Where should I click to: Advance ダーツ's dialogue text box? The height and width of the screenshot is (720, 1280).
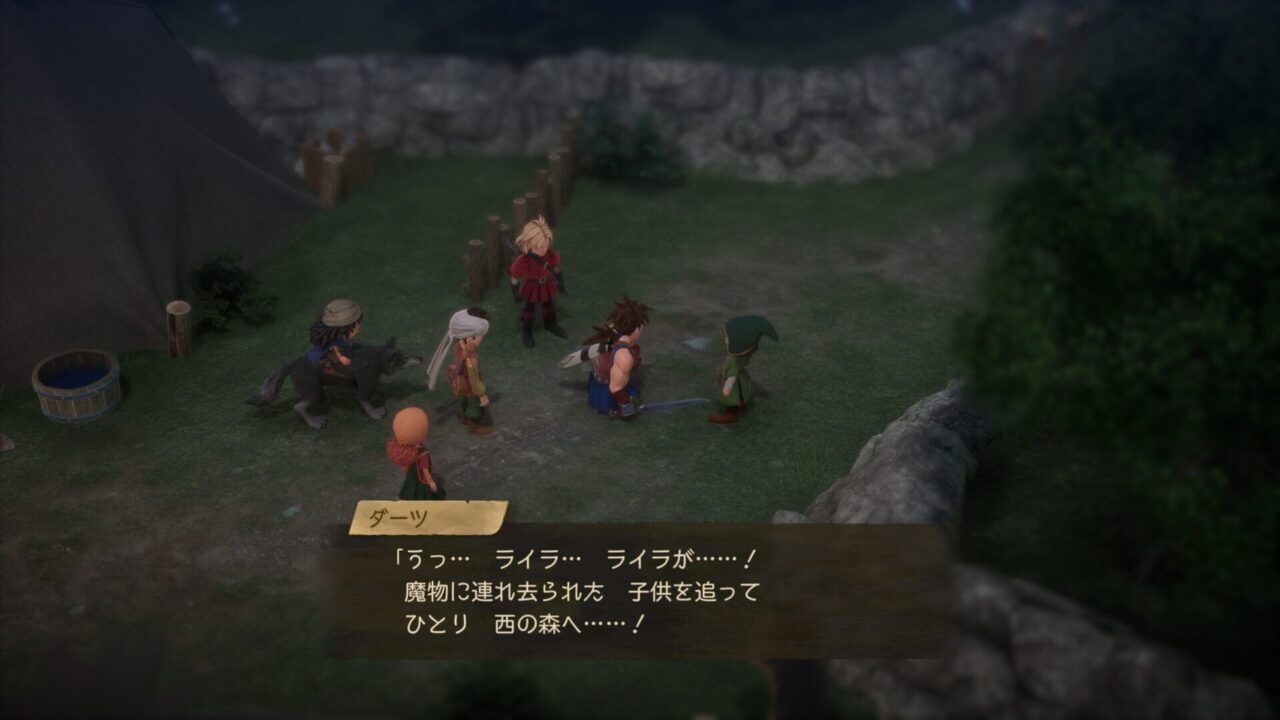tap(640, 592)
